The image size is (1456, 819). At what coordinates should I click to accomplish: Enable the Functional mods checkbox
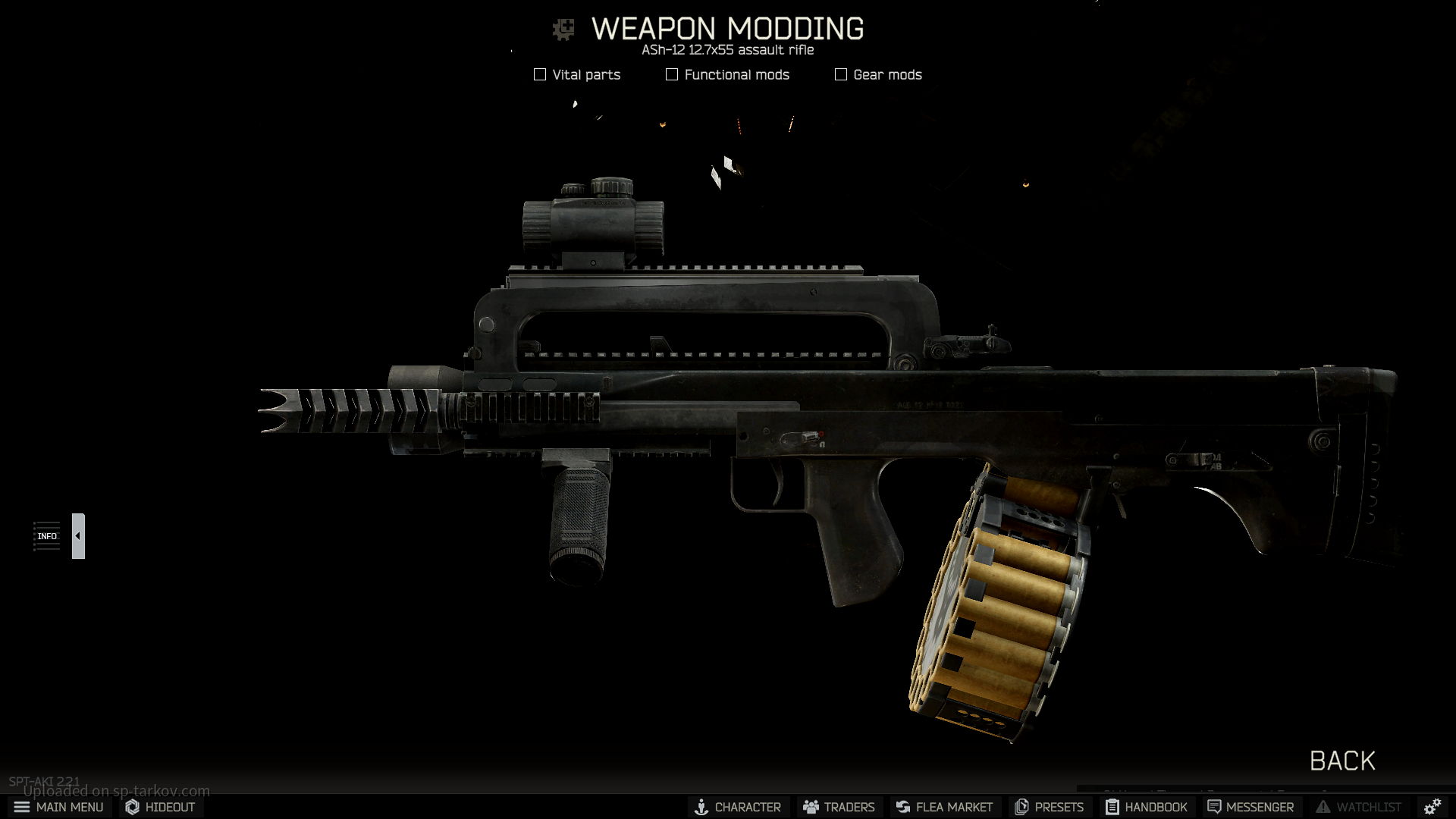672,74
